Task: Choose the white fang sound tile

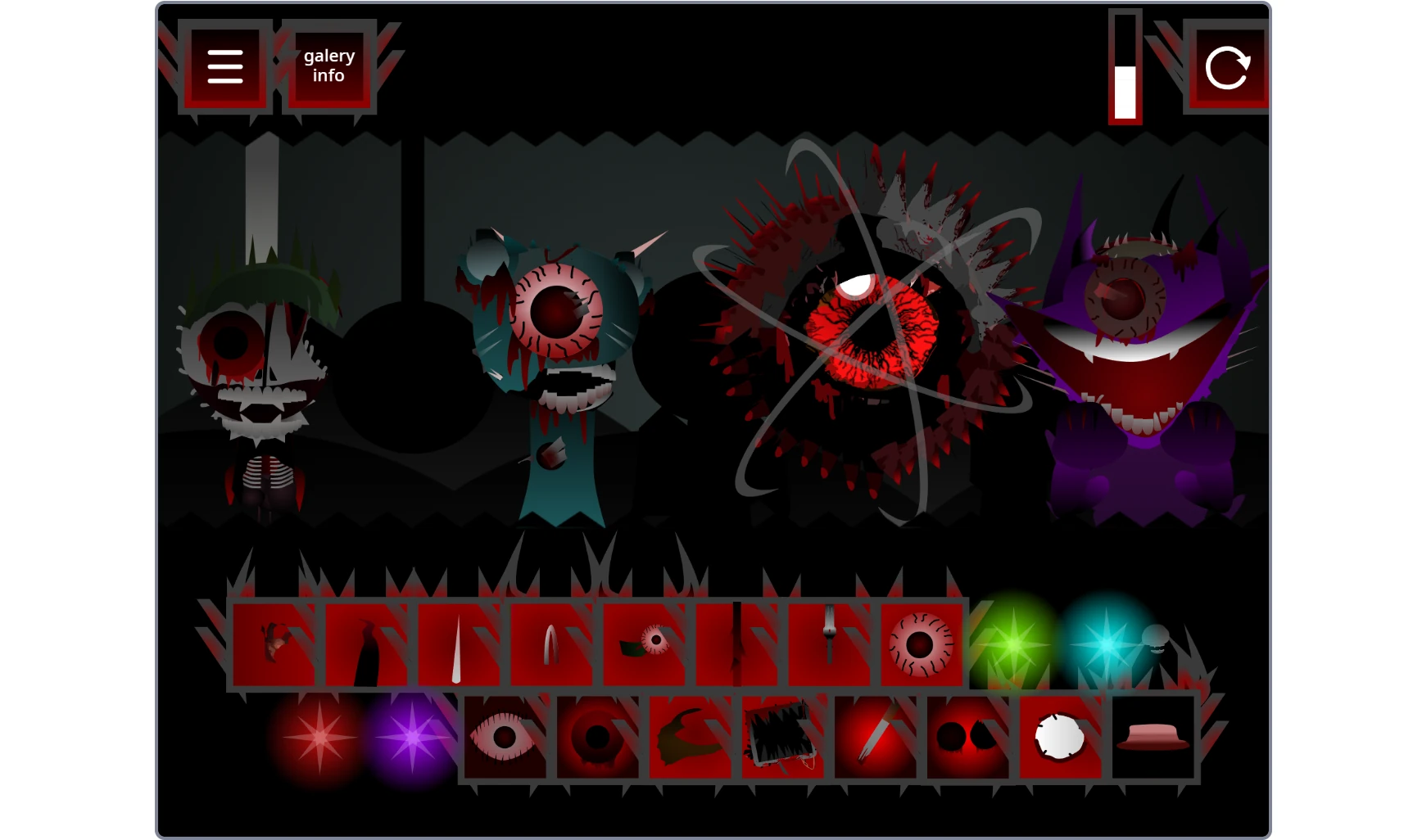Action: pyautogui.click(x=463, y=643)
